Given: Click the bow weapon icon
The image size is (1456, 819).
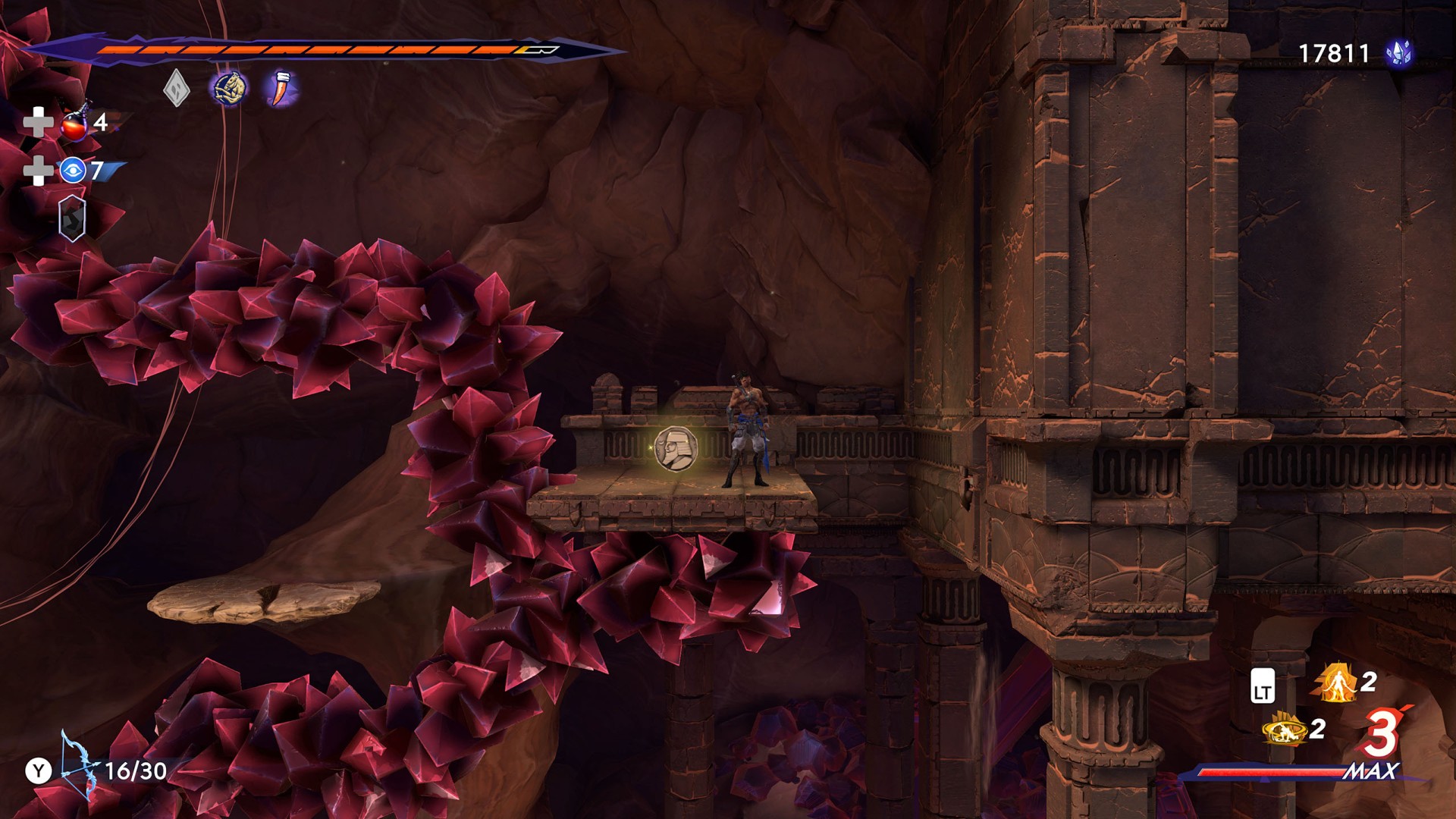Looking at the screenshot, I should click(x=78, y=766).
